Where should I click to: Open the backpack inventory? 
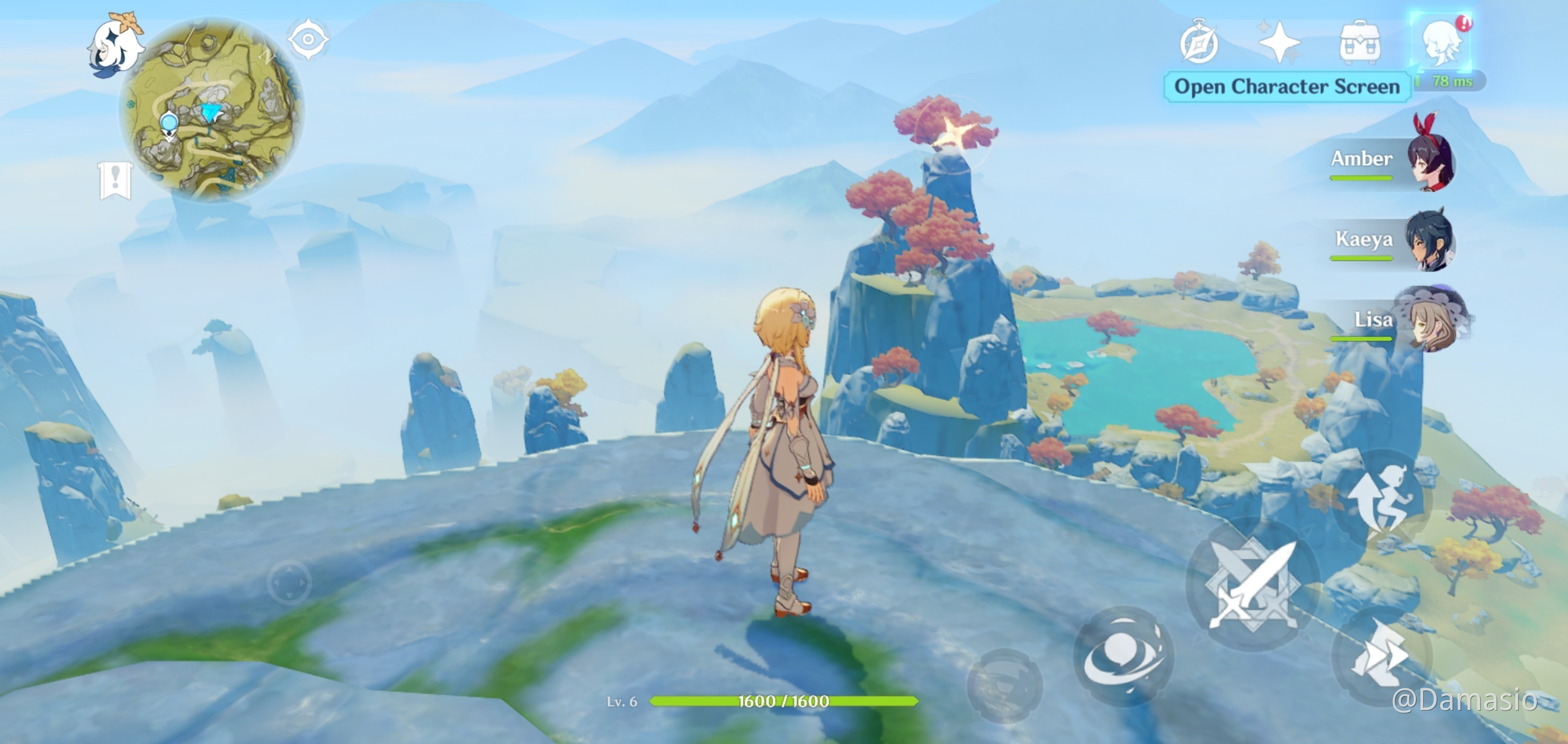[1360, 42]
